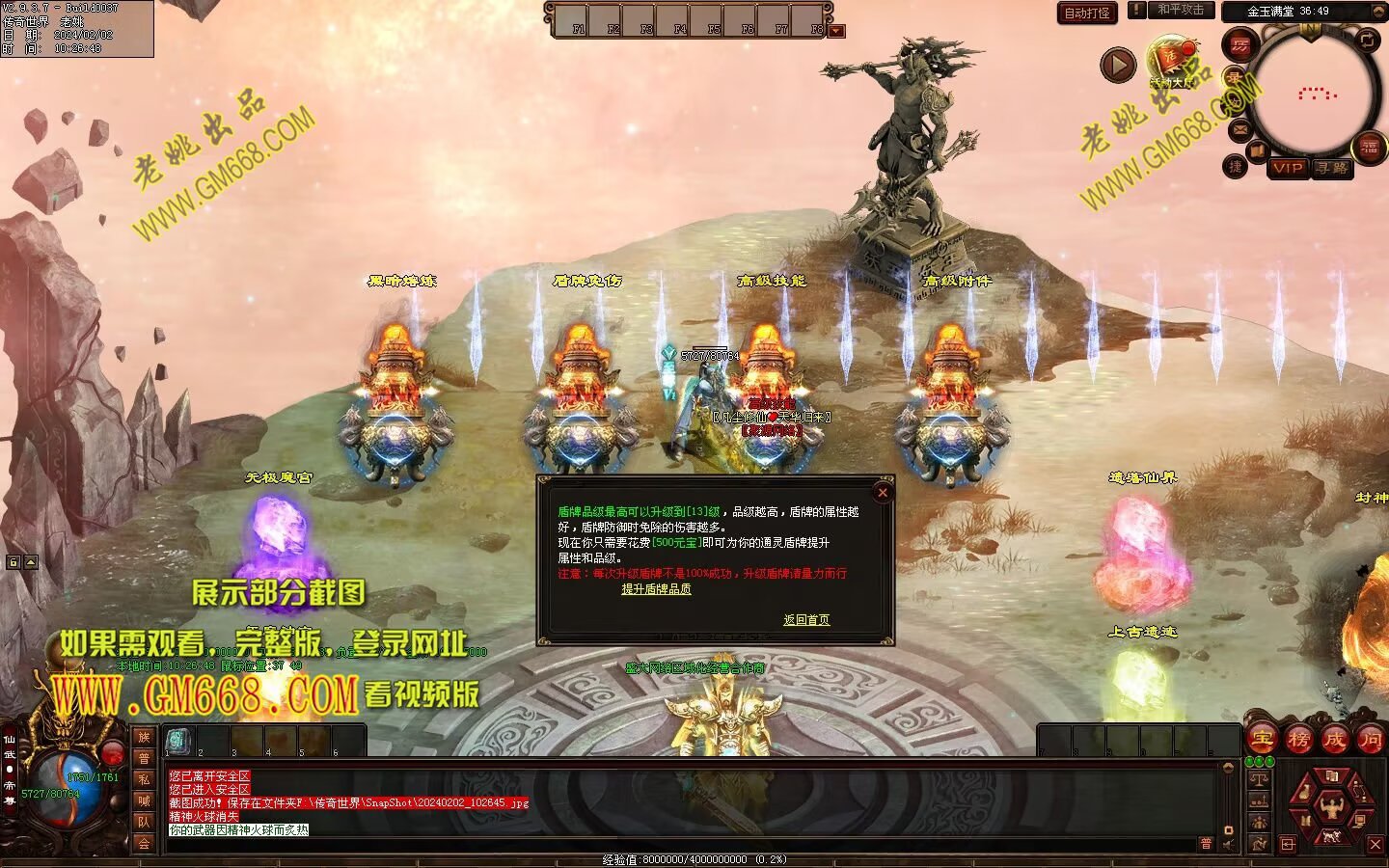
Task: Select the rune stone in hotbar slot 1
Action: click(178, 741)
